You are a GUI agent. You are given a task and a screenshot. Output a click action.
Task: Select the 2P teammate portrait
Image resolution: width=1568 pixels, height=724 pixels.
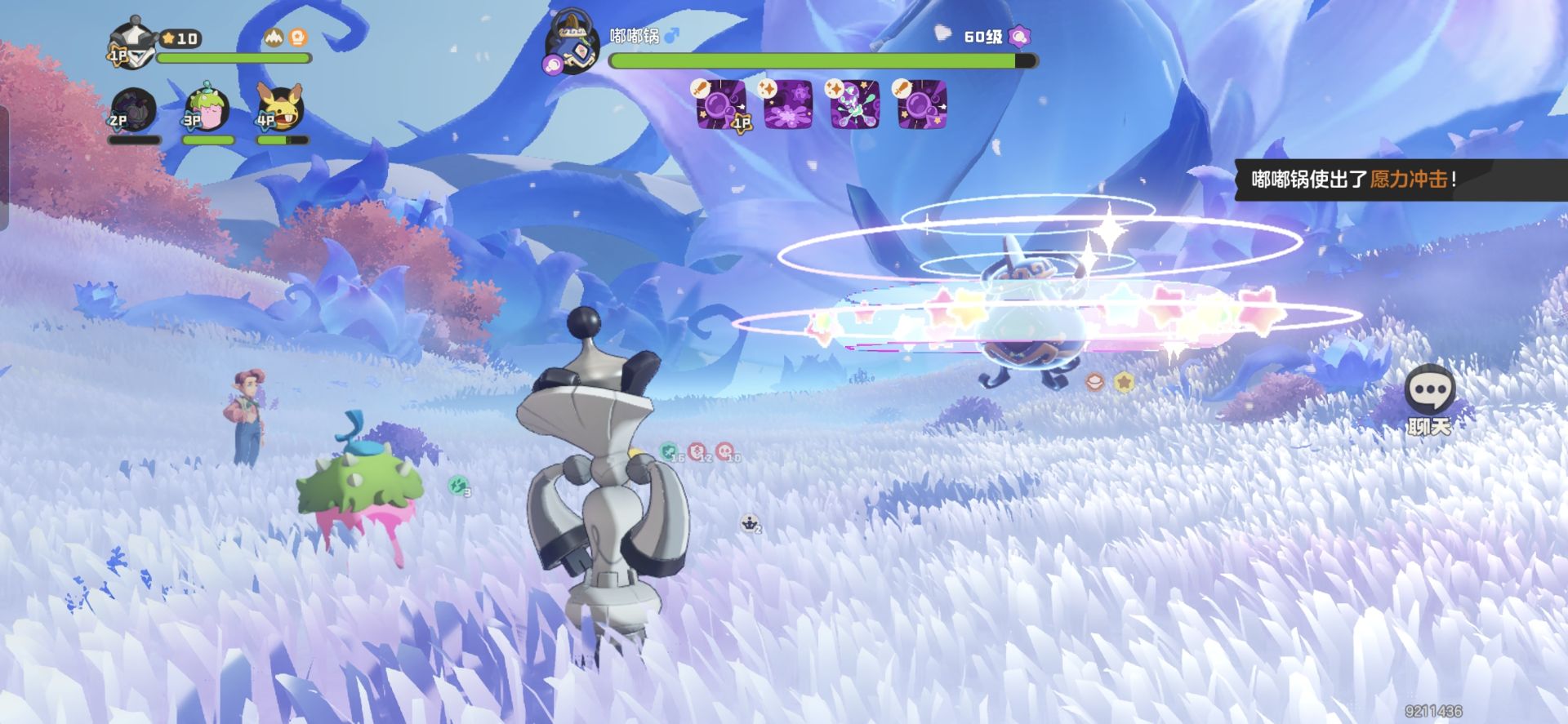pyautogui.click(x=133, y=109)
